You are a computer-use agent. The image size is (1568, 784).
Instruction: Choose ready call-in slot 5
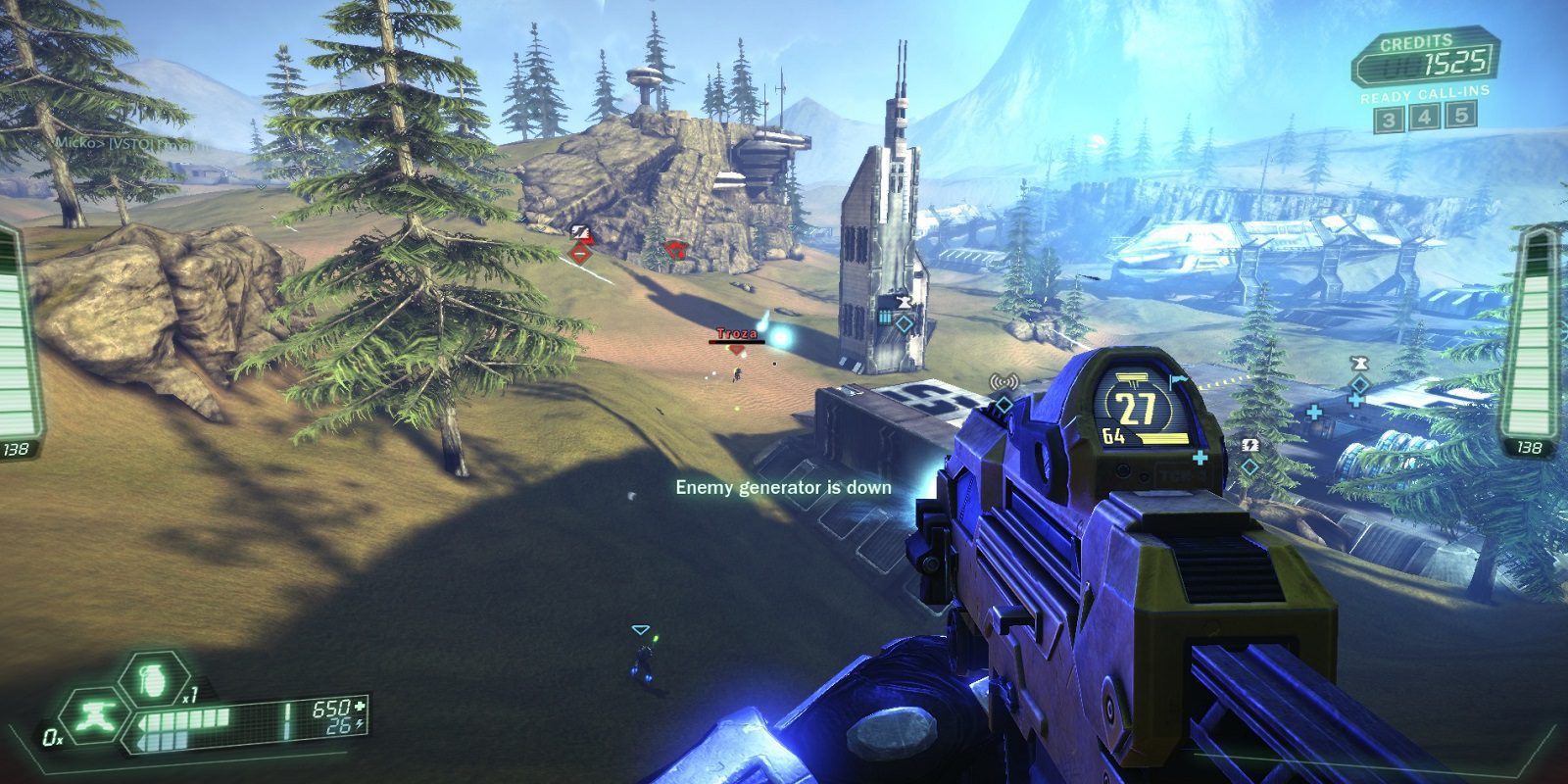pyautogui.click(x=1462, y=116)
